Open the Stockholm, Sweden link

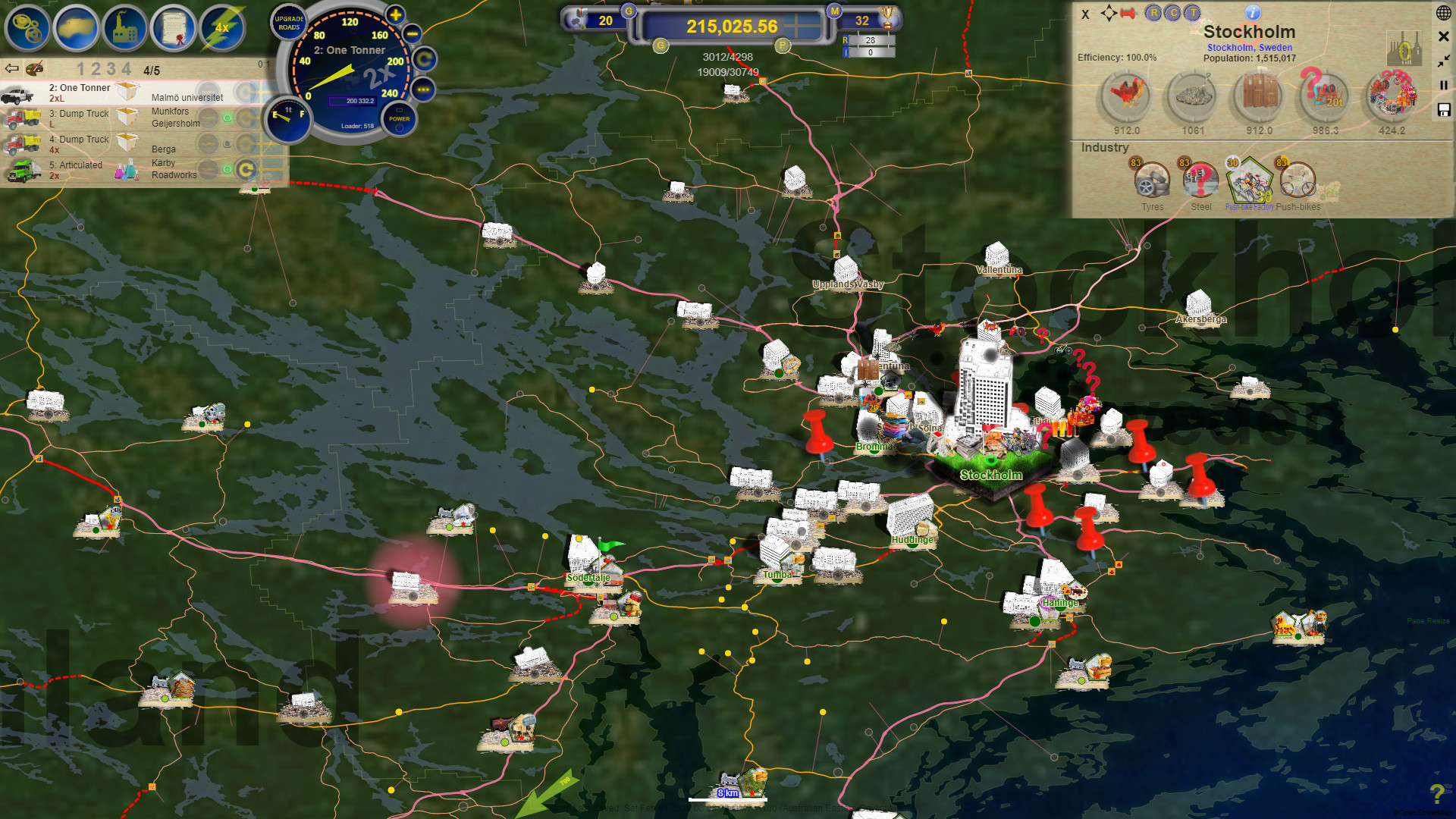click(1250, 47)
